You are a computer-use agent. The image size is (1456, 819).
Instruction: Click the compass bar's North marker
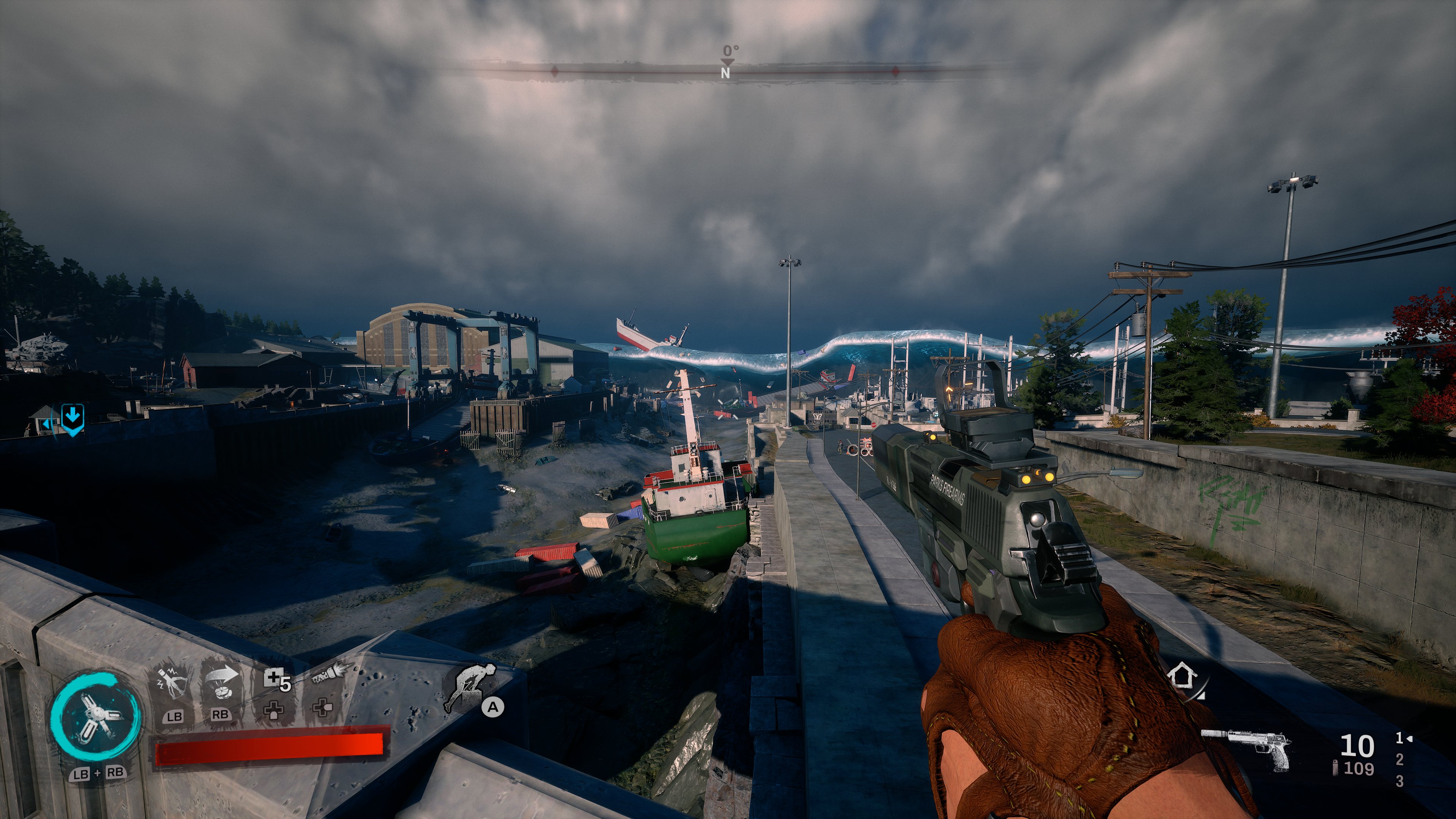coord(725,72)
